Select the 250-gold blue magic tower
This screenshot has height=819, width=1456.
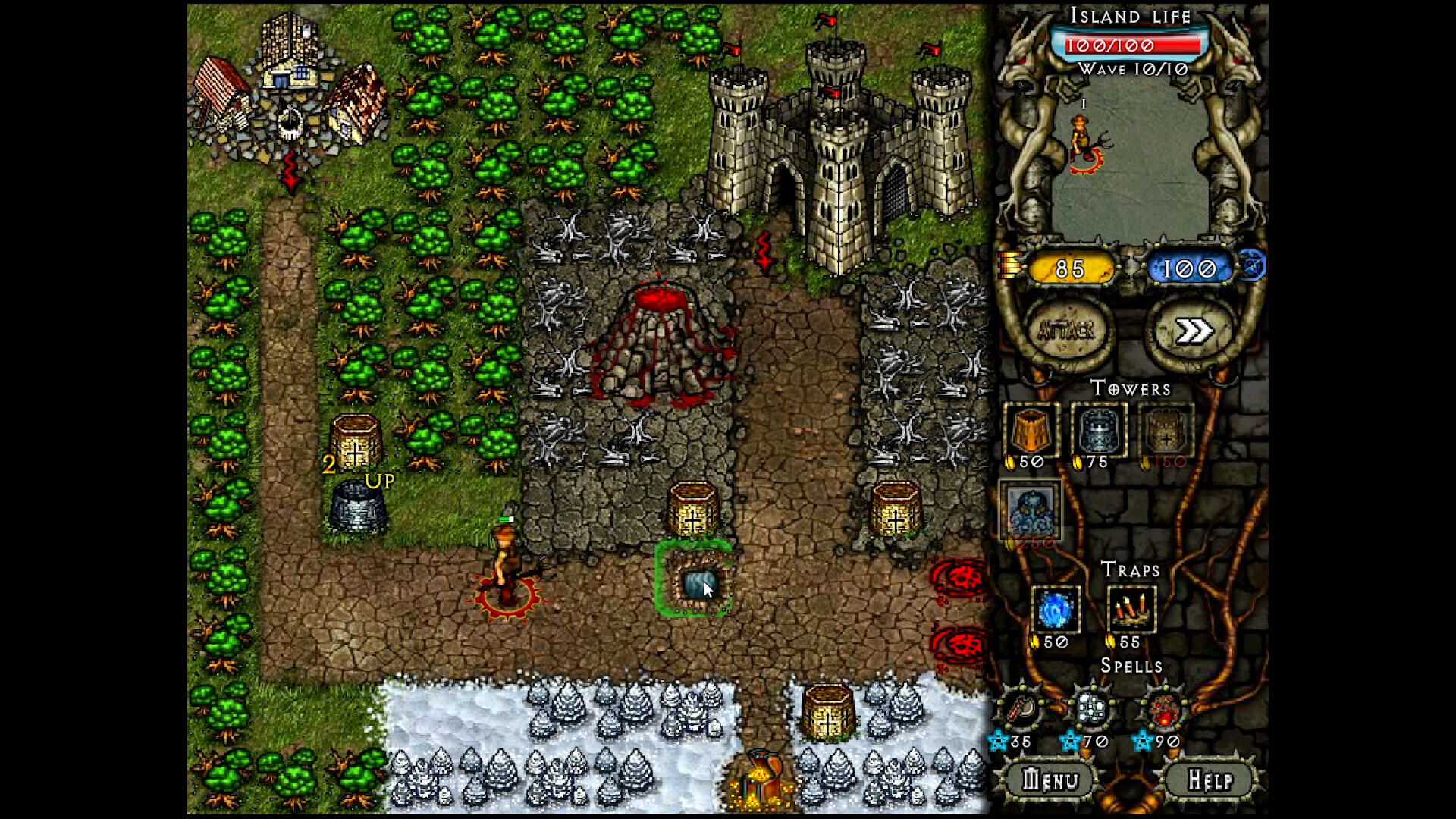(x=1033, y=513)
